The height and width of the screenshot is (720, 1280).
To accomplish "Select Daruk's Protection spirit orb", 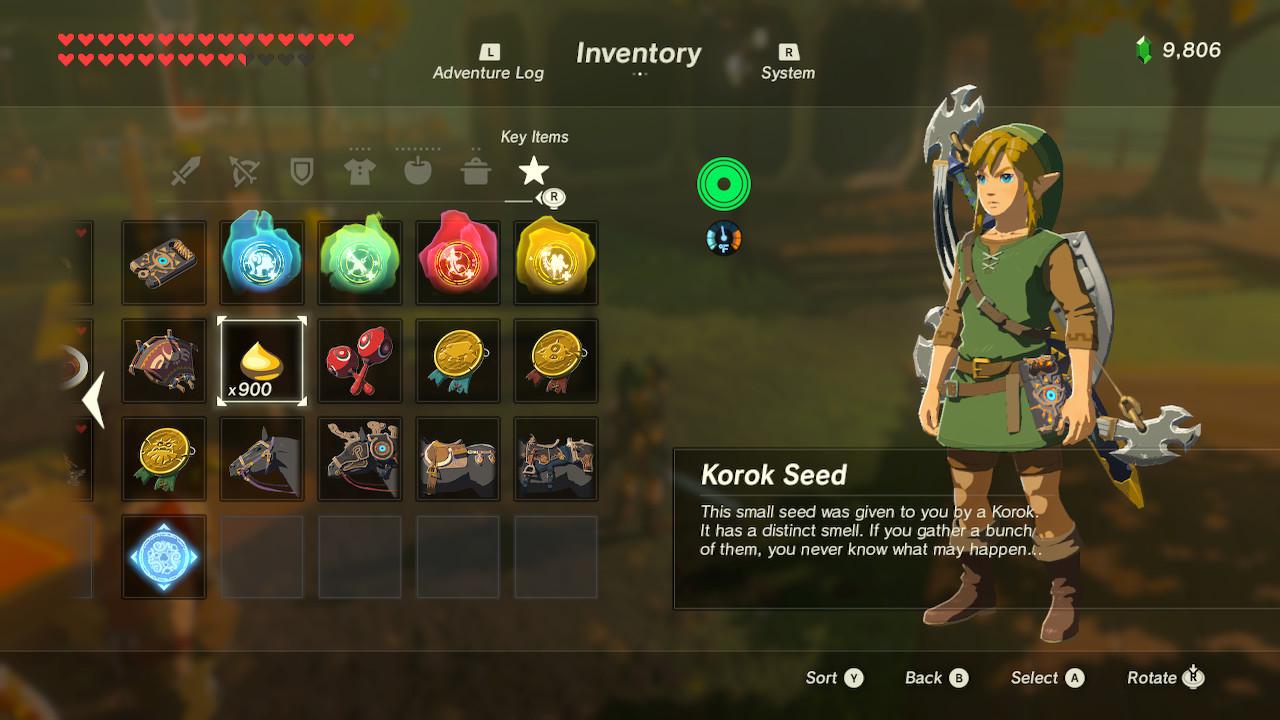I will click(x=457, y=262).
